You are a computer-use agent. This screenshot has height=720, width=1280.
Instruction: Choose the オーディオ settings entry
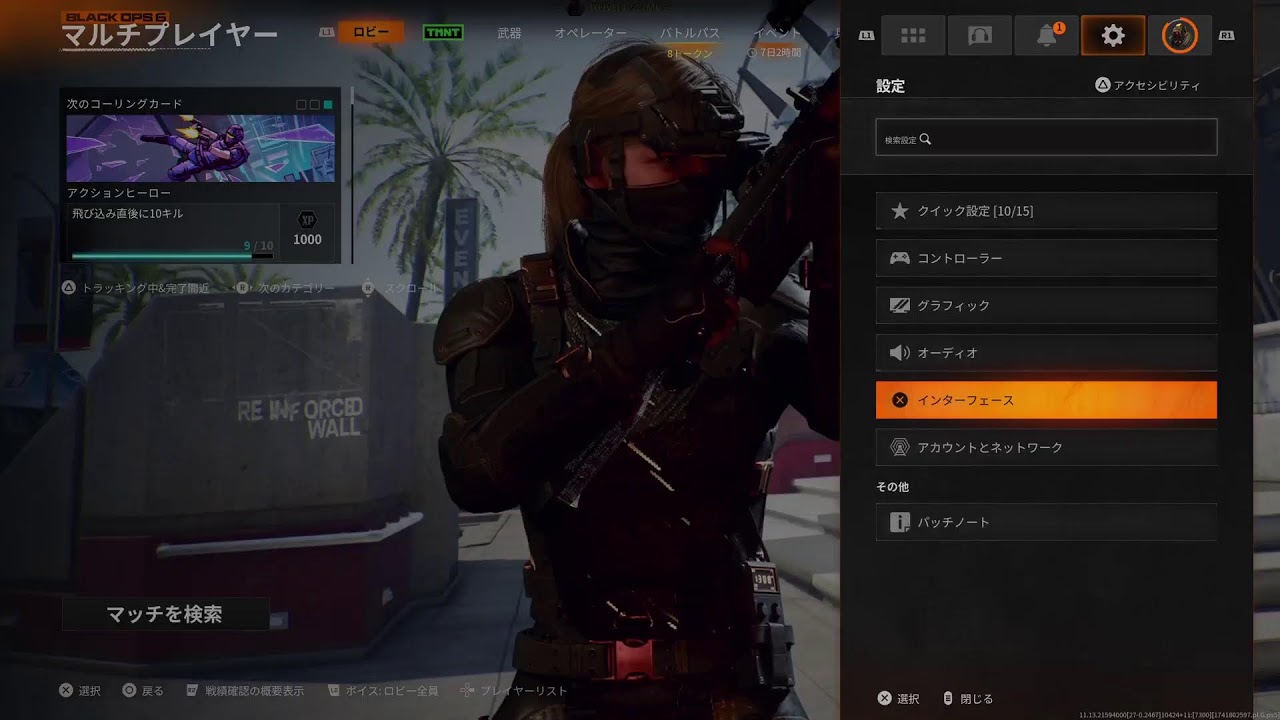pyautogui.click(x=1046, y=352)
